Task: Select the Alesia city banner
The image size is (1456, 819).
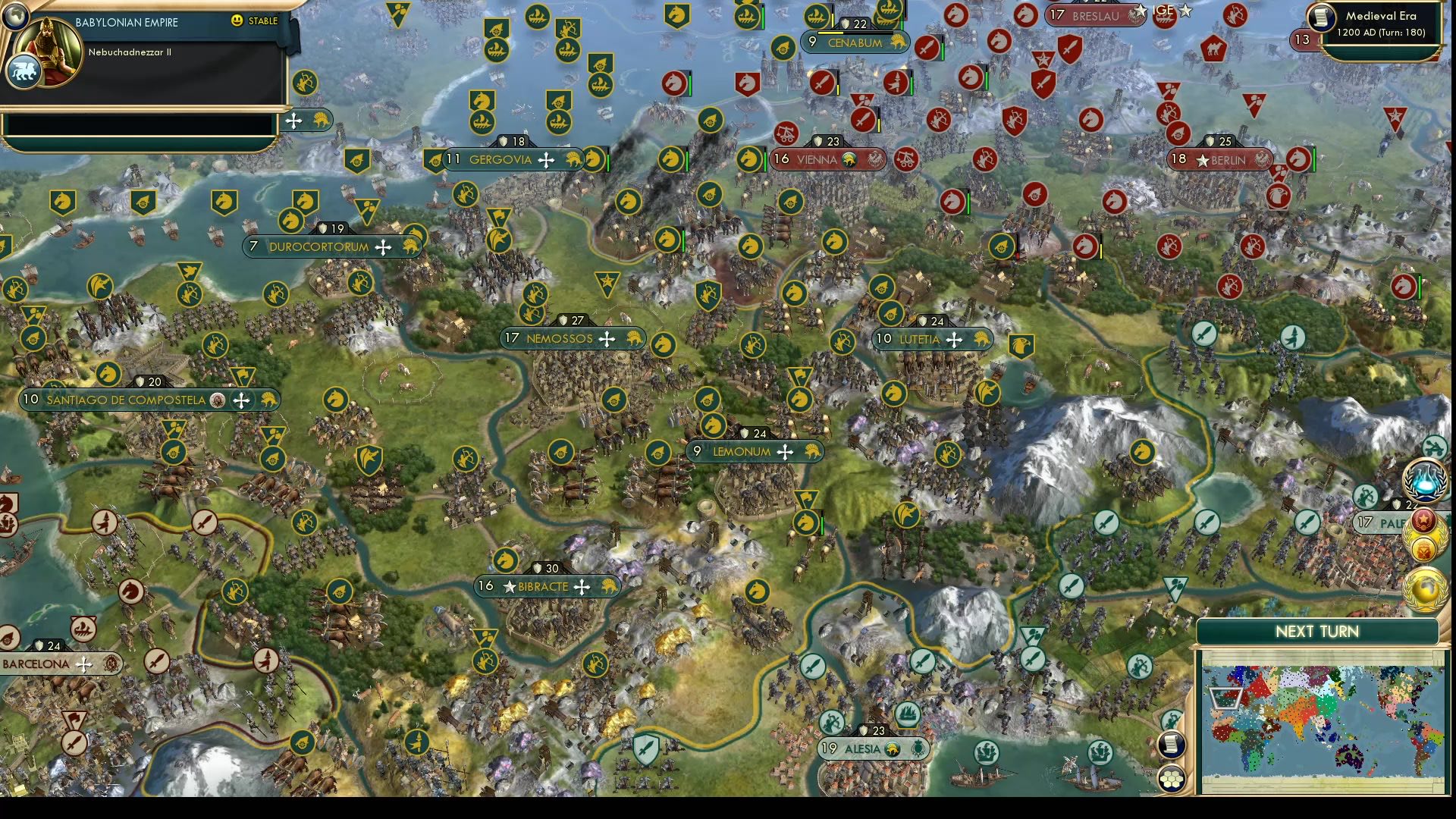Action: coord(862,749)
